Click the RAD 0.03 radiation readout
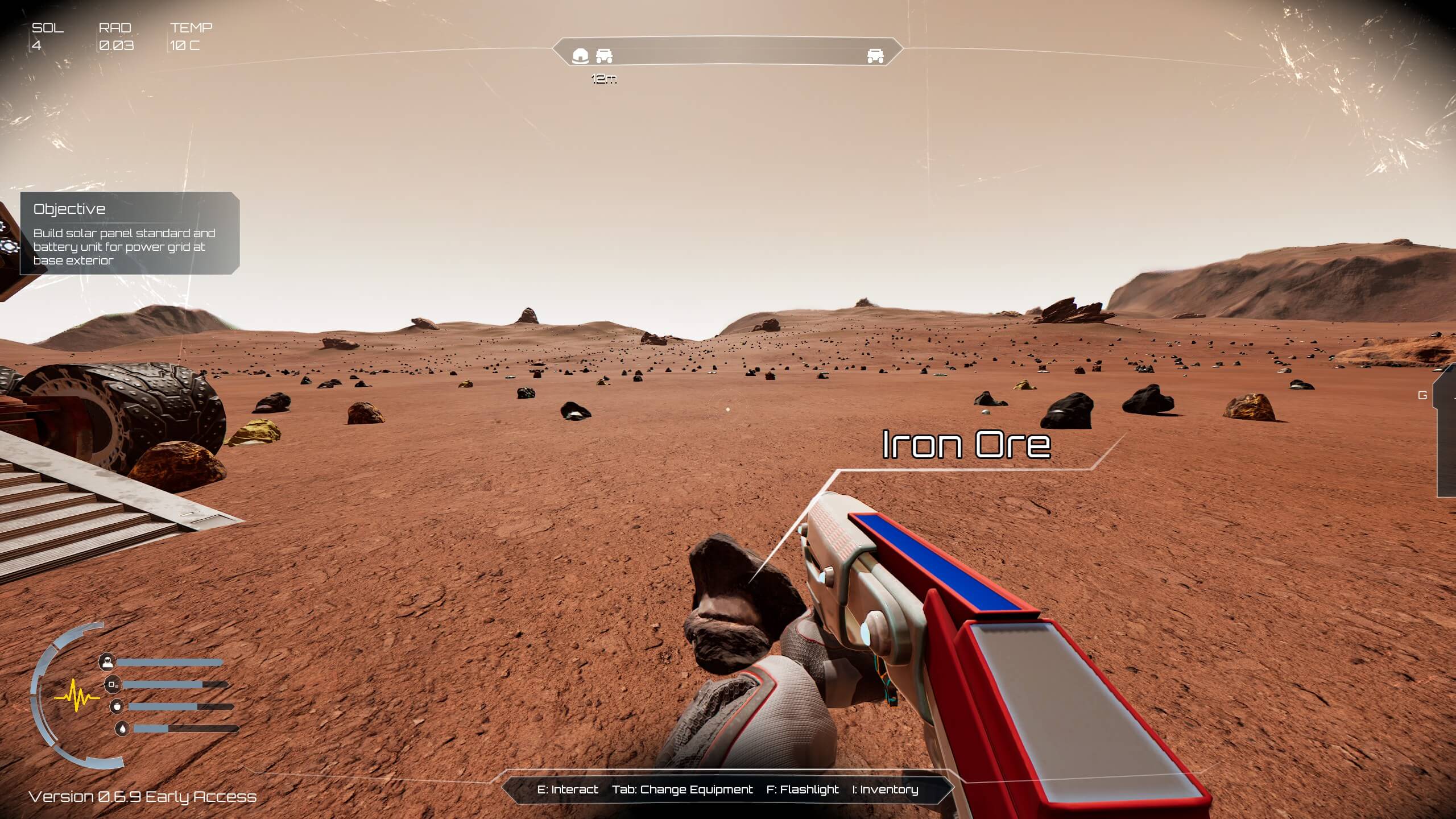This screenshot has height=819, width=1456. (115, 35)
